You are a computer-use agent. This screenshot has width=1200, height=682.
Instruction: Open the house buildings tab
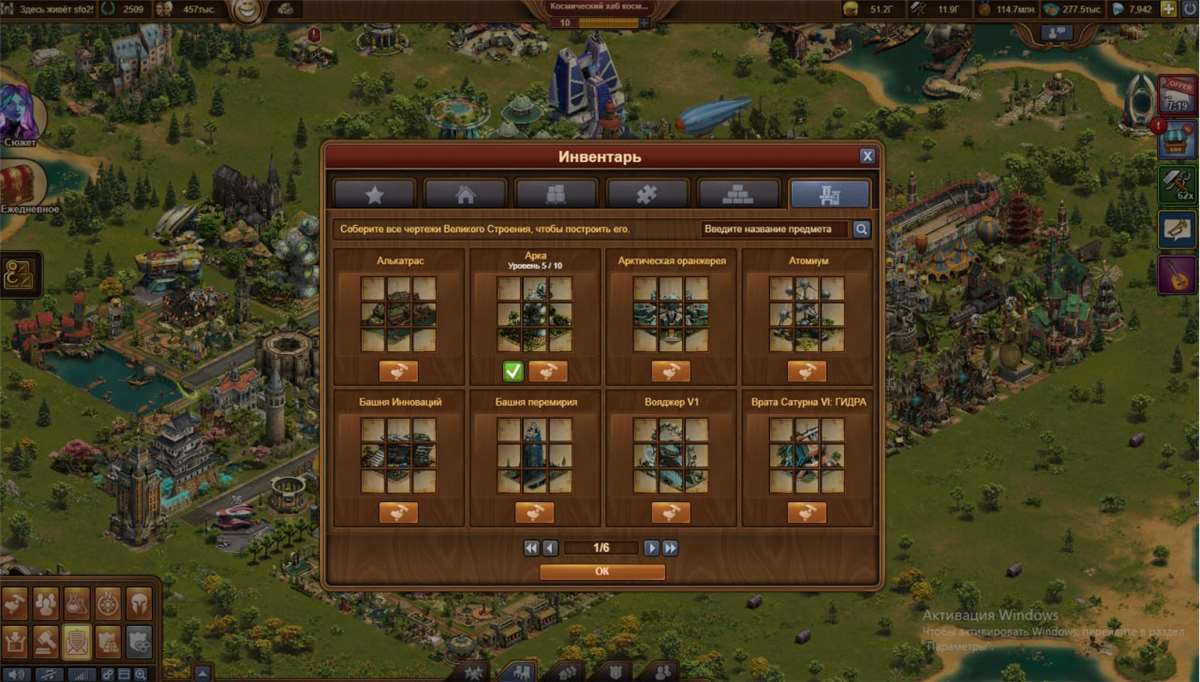coord(465,194)
